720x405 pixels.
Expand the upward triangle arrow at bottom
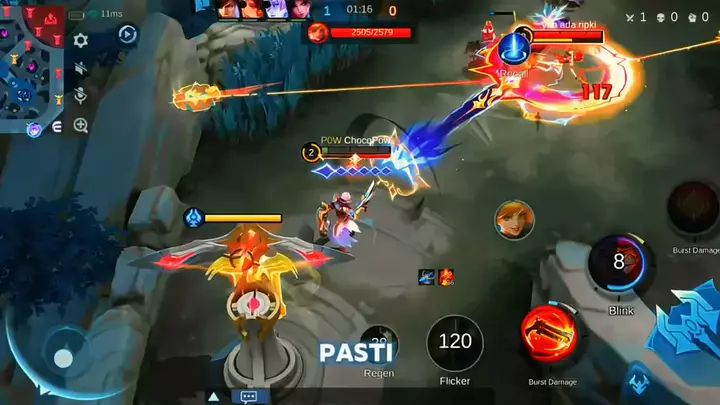click(x=213, y=396)
